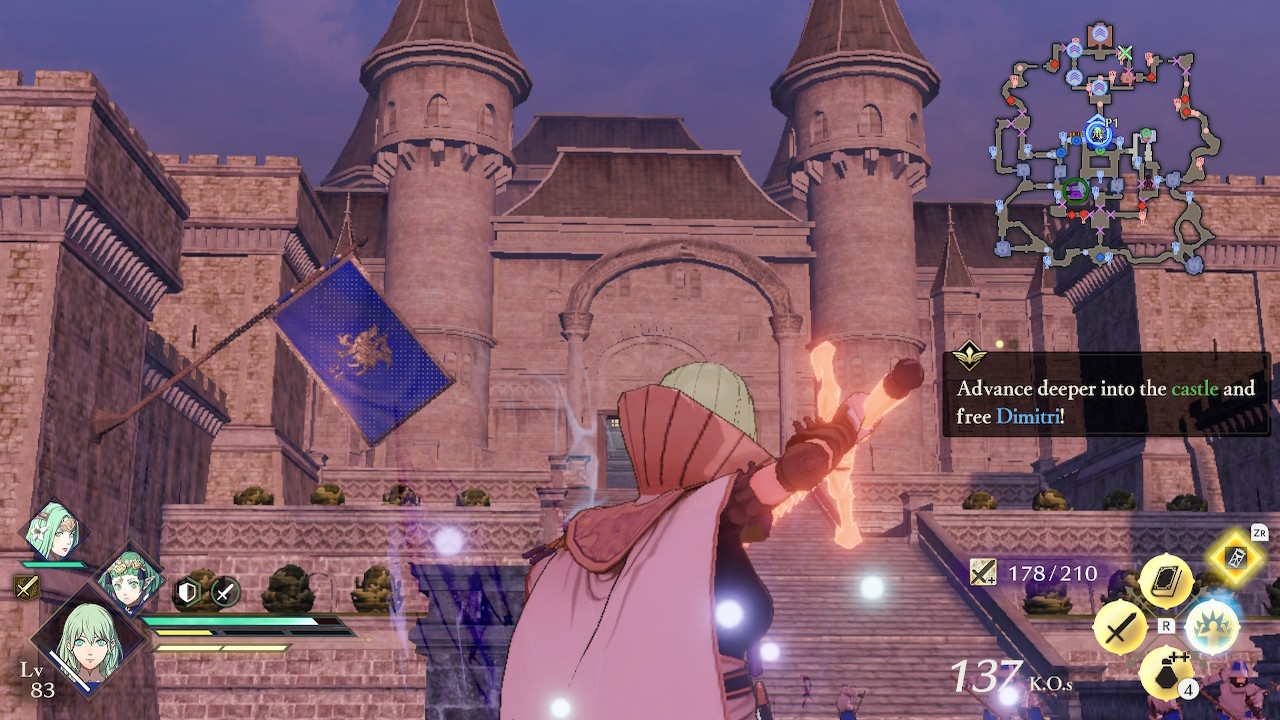
Task: Click the weapon durability sword icon
Action: tap(983, 573)
